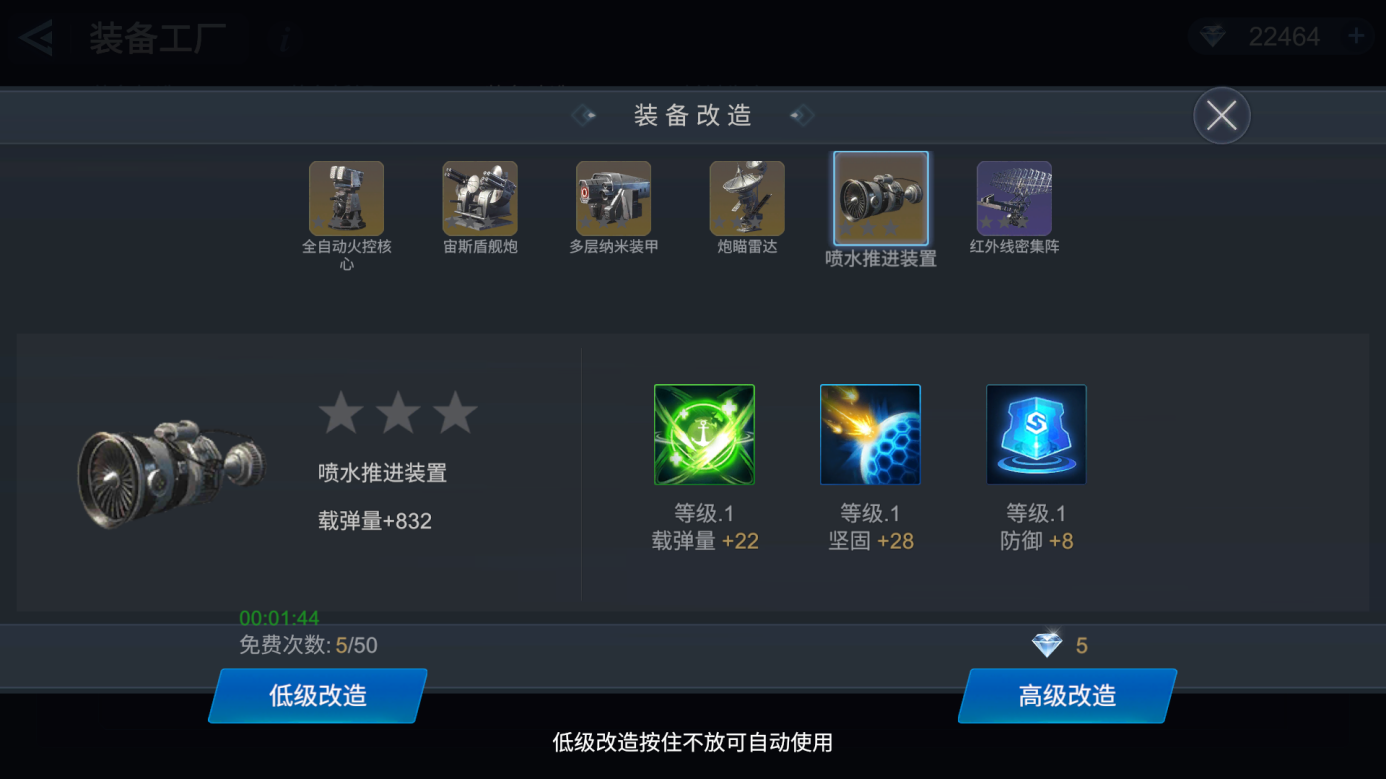Click the plus to add more diamonds

1355,35
